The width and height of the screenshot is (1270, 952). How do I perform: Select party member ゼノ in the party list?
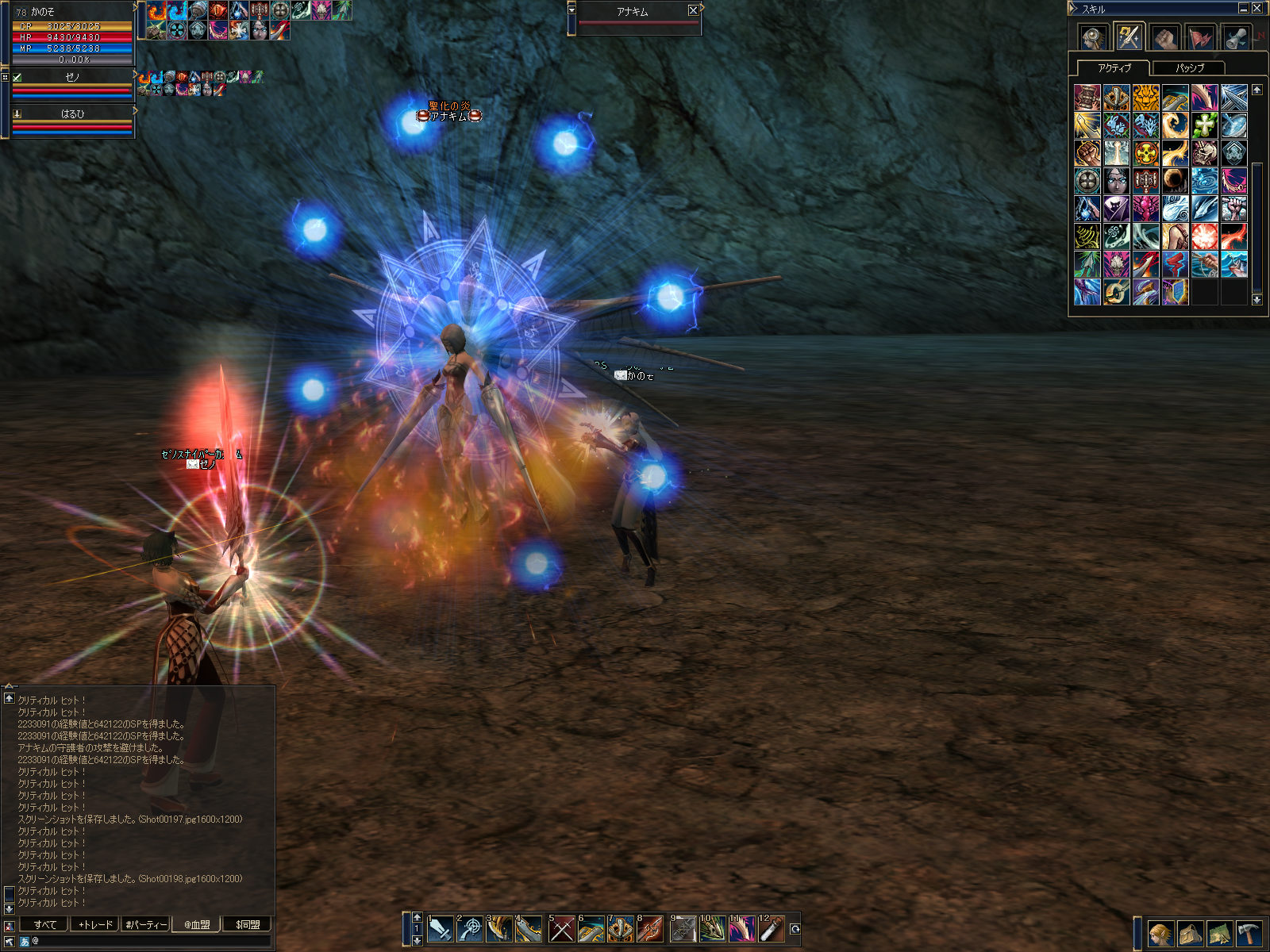(72, 77)
